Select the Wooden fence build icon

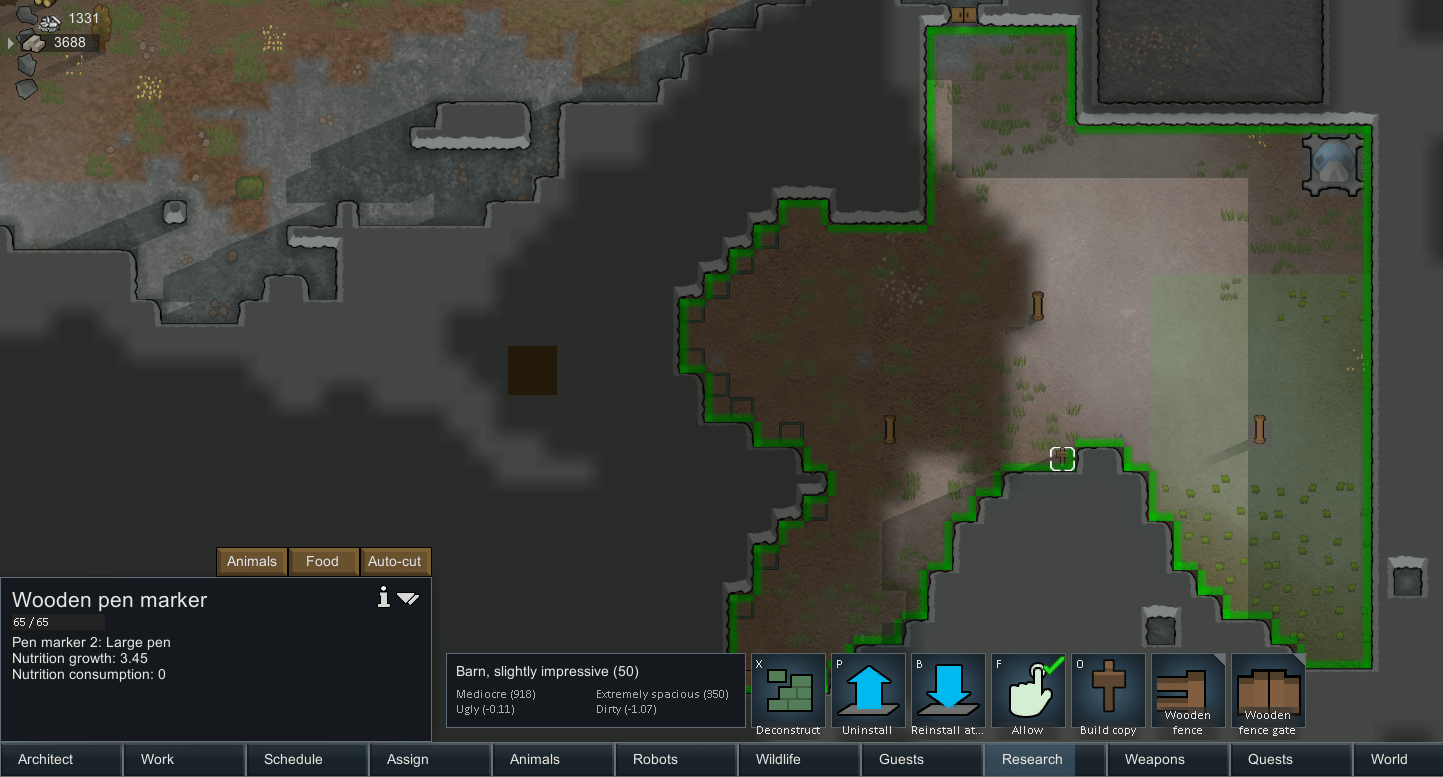click(x=1187, y=690)
